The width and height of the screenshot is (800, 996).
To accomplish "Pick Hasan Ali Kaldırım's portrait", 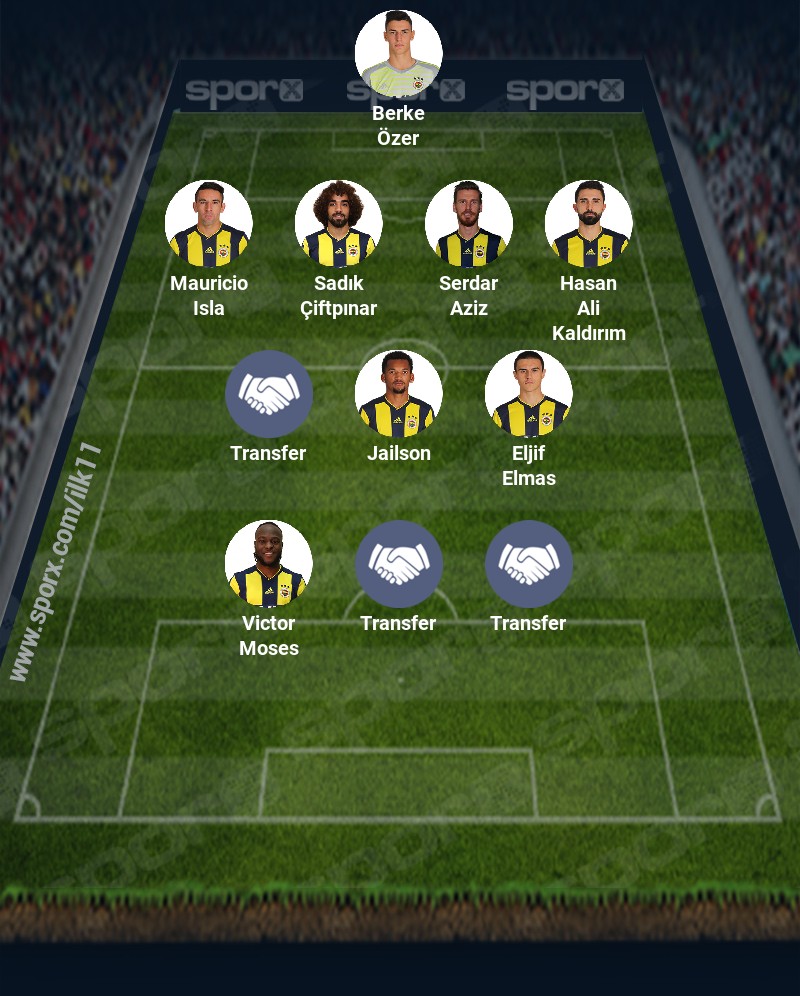I will [588, 224].
